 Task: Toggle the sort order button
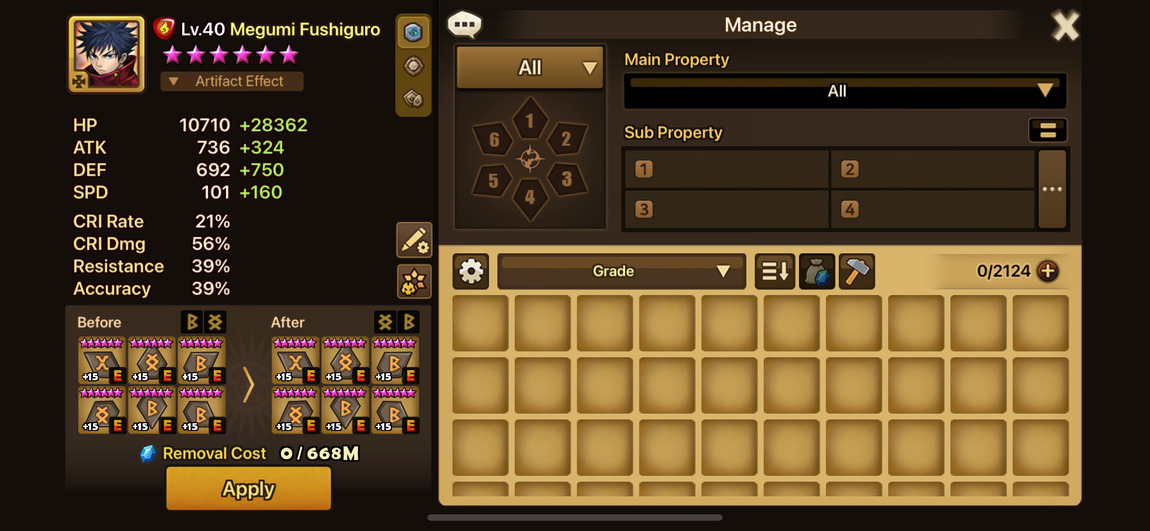point(774,271)
